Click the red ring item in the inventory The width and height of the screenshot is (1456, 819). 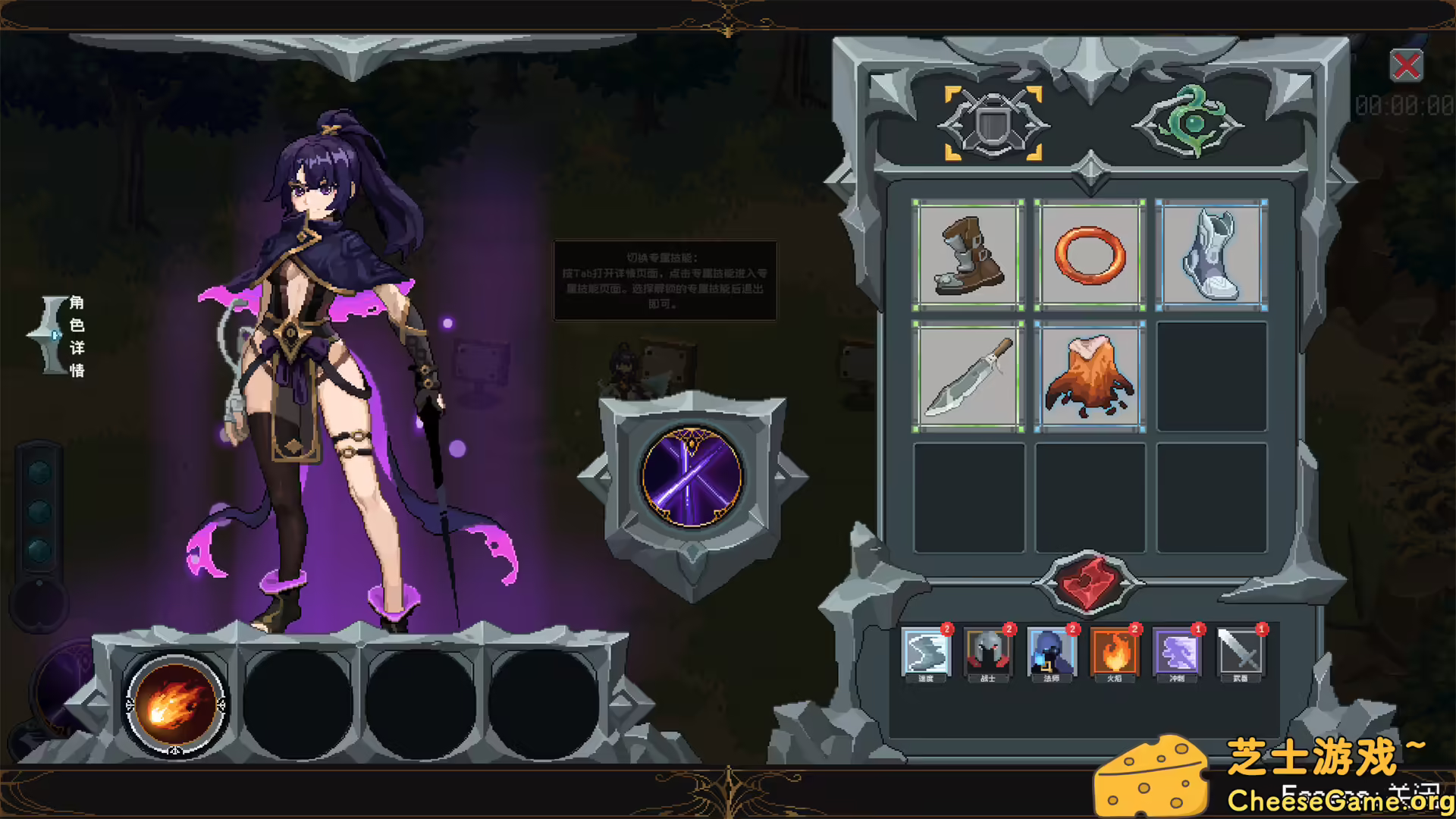coord(1089,256)
